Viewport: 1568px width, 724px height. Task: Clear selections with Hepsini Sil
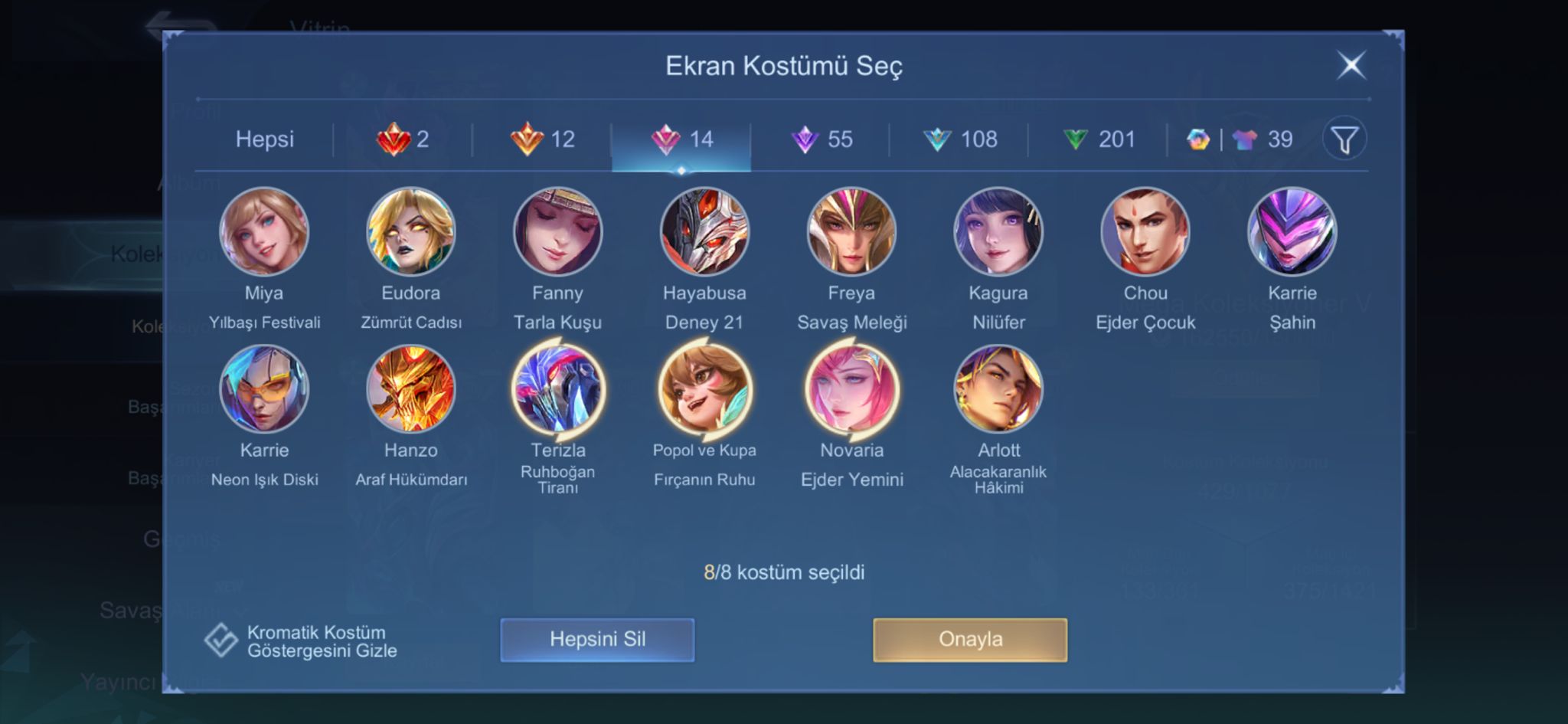click(597, 640)
